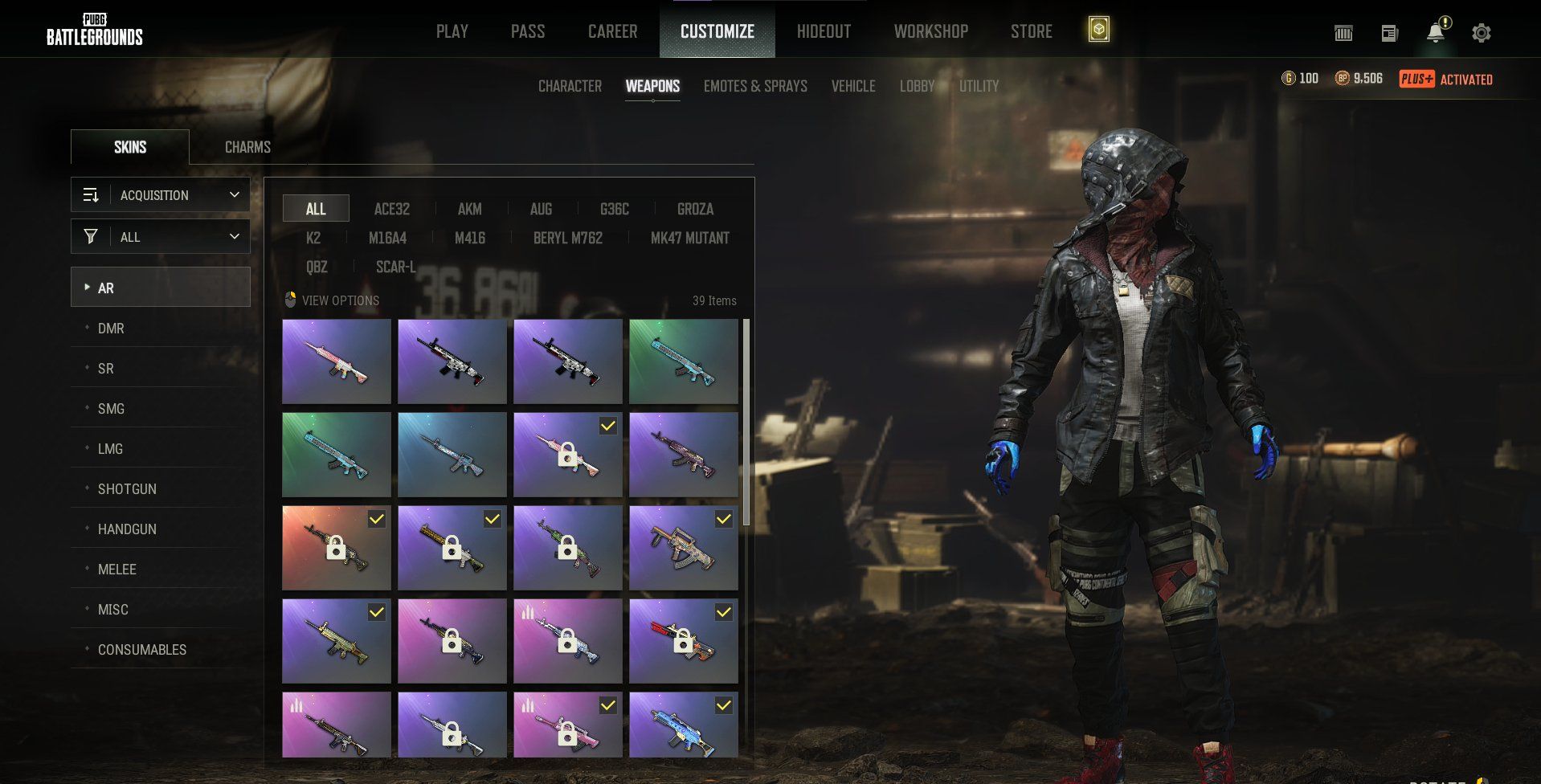Expand the ALL filter dropdown
Image resolution: width=1541 pixels, height=784 pixels.
click(161, 237)
